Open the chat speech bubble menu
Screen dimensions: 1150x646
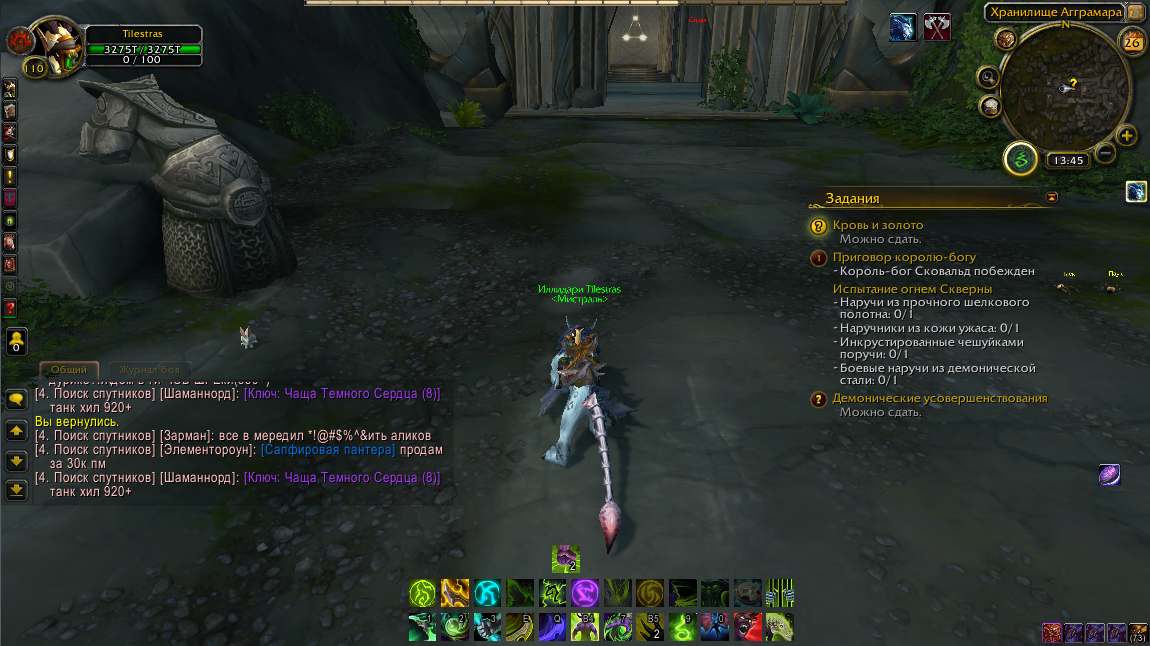point(16,399)
